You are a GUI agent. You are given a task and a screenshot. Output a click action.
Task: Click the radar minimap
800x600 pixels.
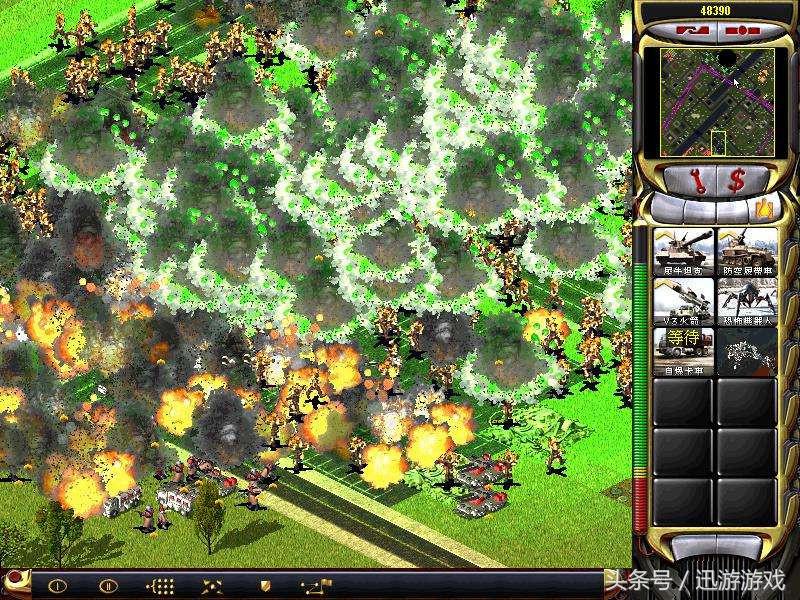pos(717,102)
